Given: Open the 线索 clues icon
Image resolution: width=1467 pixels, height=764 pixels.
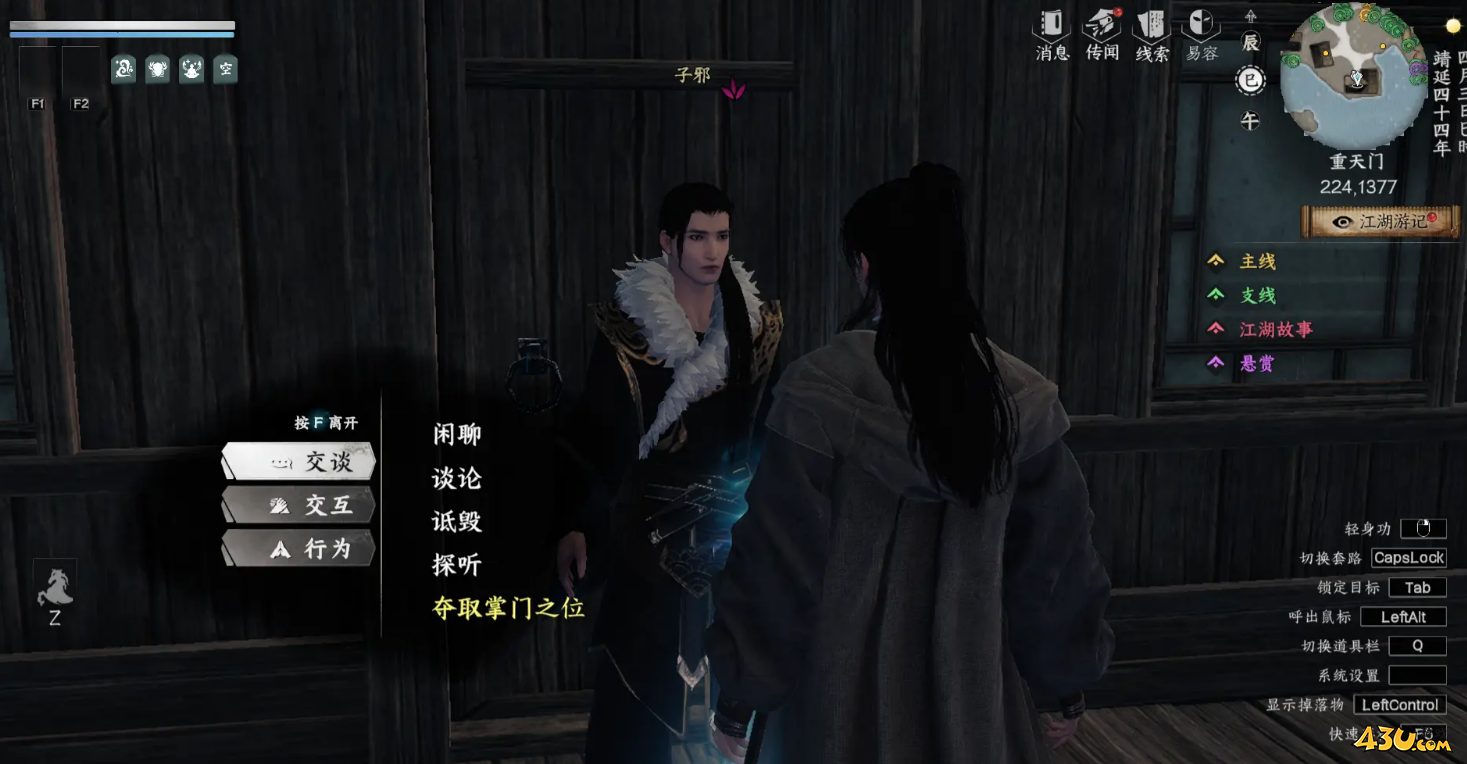Looking at the screenshot, I should [x=1152, y=34].
